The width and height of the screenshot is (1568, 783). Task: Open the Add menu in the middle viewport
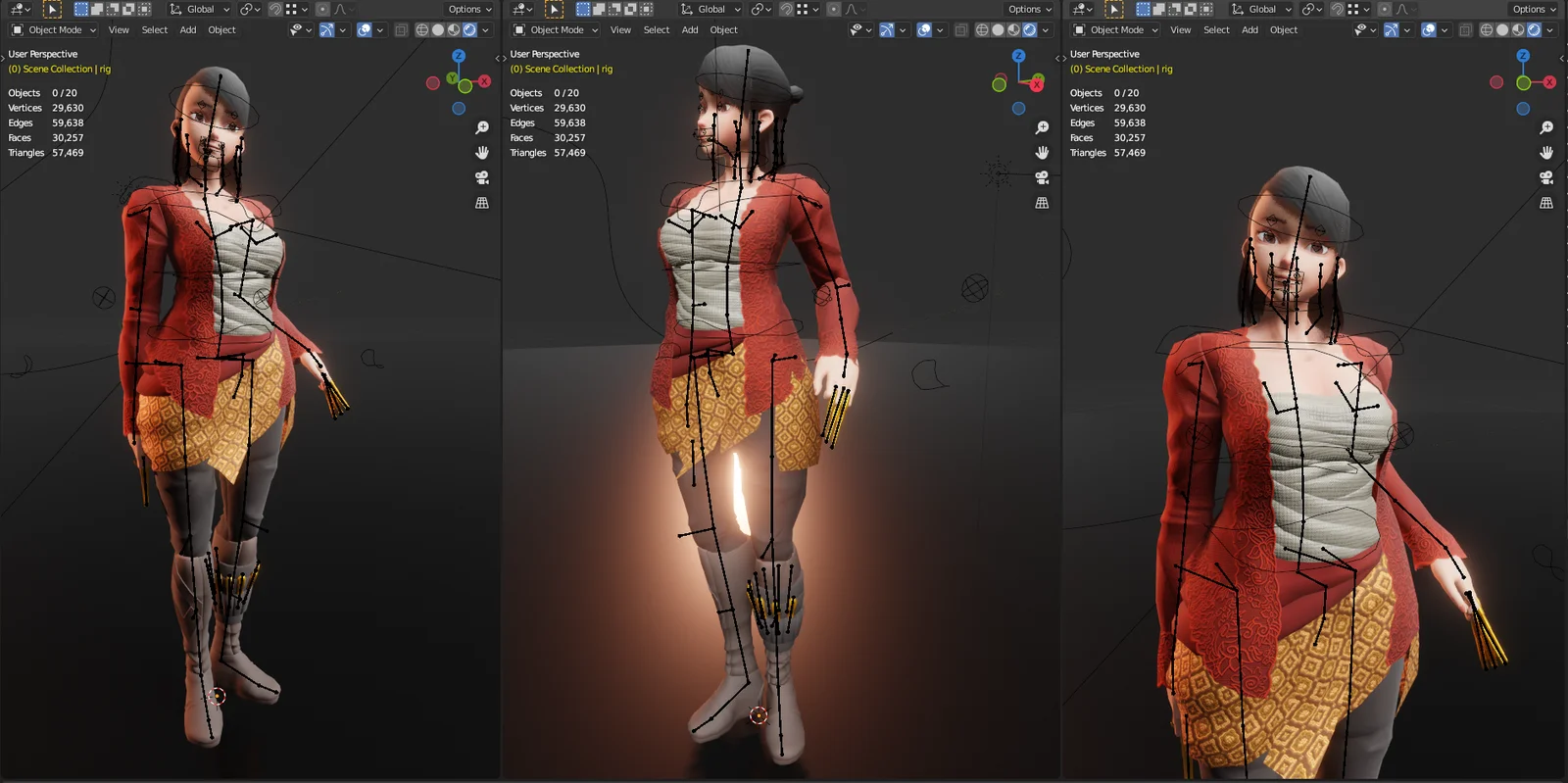(689, 29)
